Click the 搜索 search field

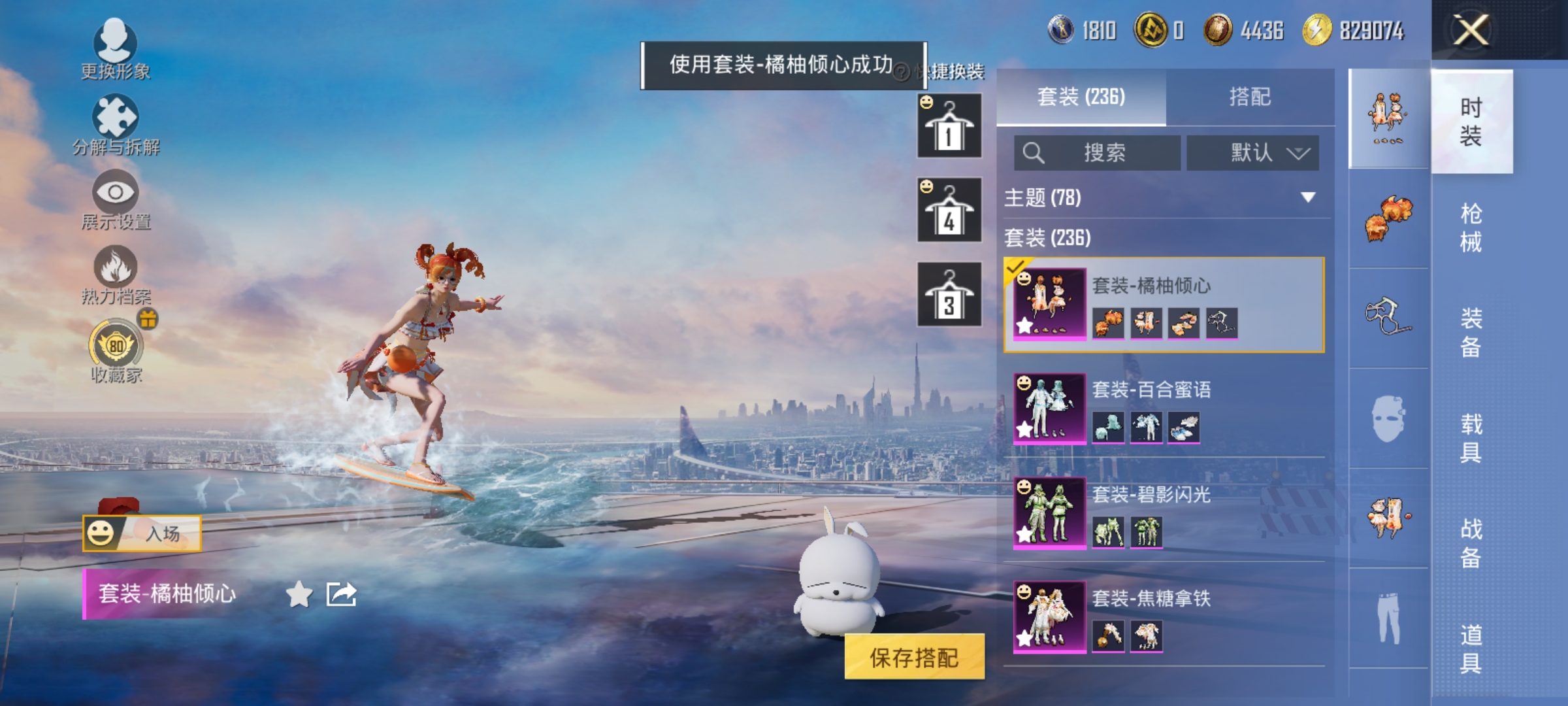tap(1098, 153)
